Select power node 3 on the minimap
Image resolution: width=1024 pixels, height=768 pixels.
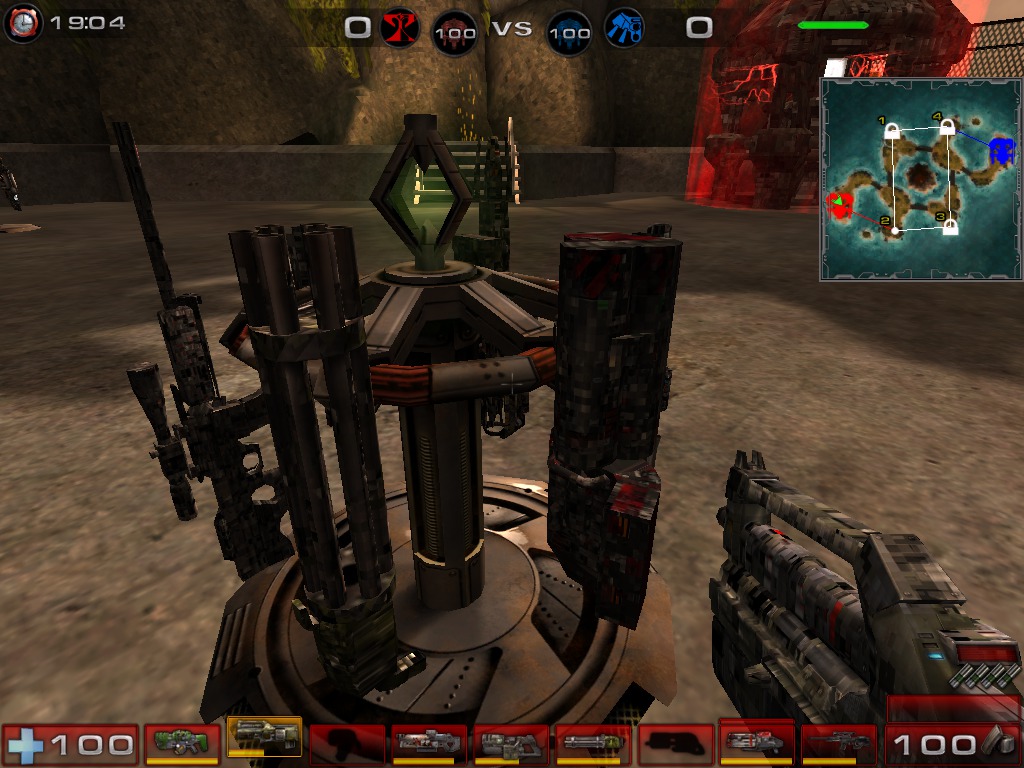pyautogui.click(x=950, y=227)
